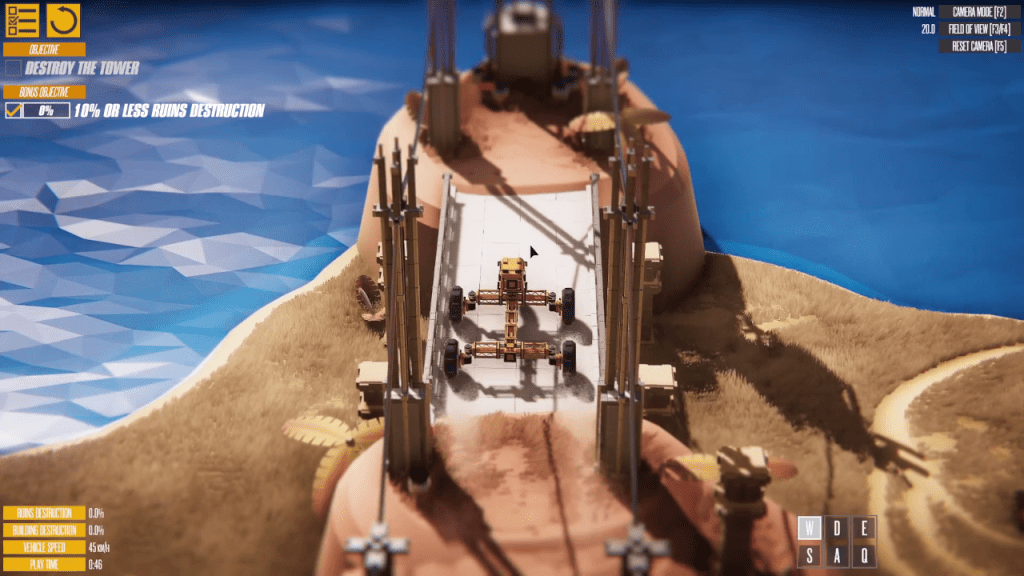1024x576 pixels.
Task: Select the Destroy the Tower objective
Action: [81, 68]
